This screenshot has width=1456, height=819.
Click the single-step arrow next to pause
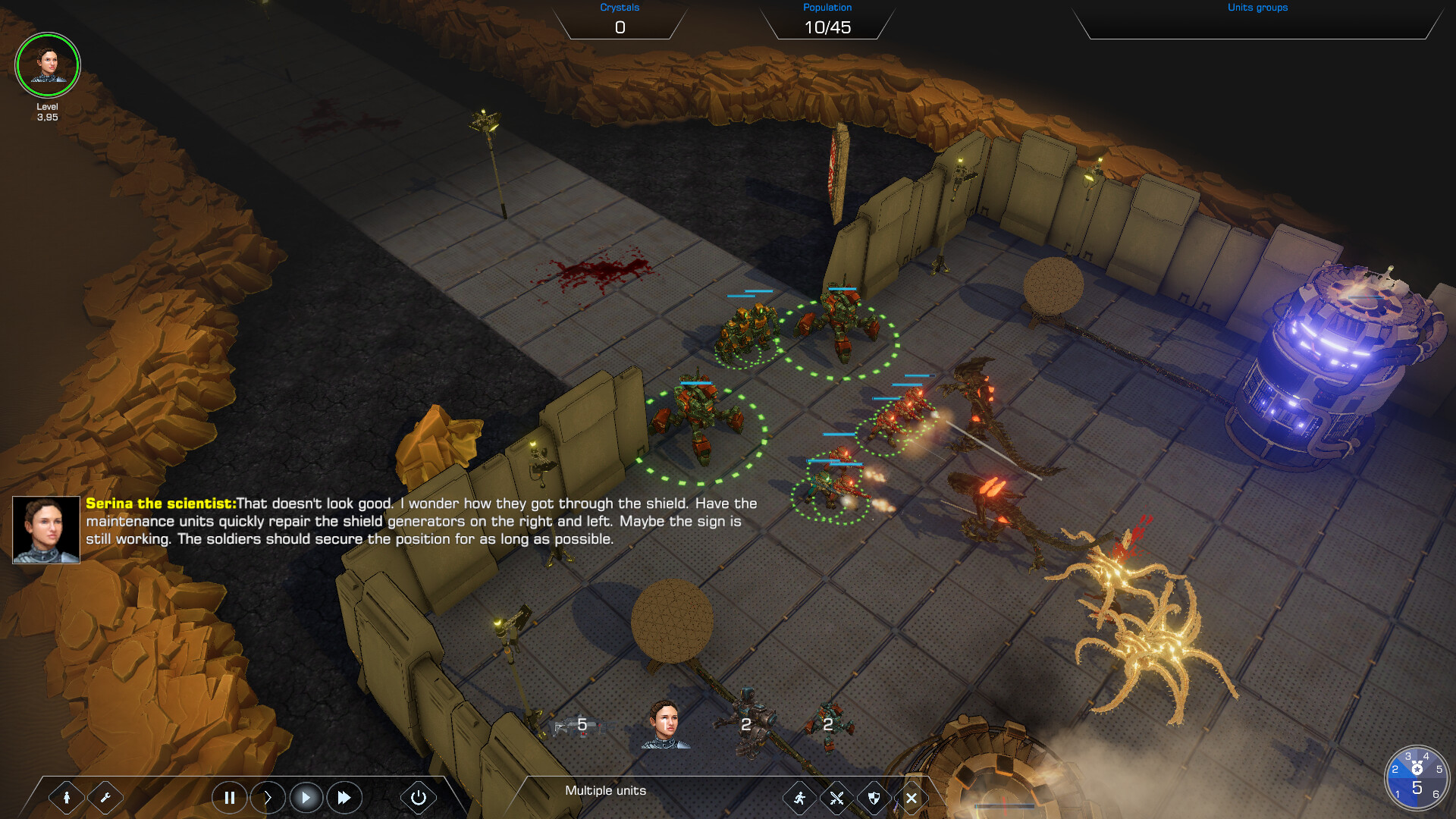coord(268,797)
